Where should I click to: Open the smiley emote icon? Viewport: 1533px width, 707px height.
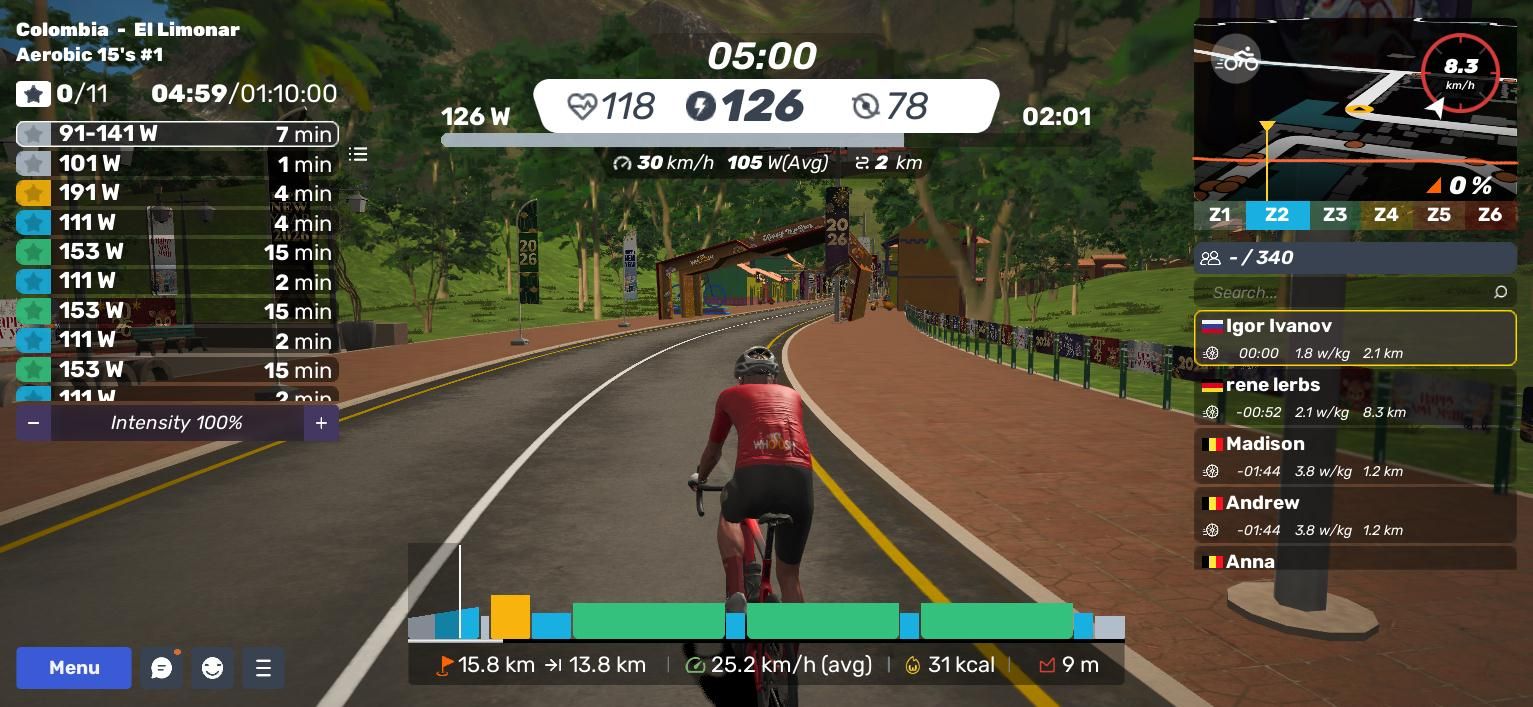(212, 668)
